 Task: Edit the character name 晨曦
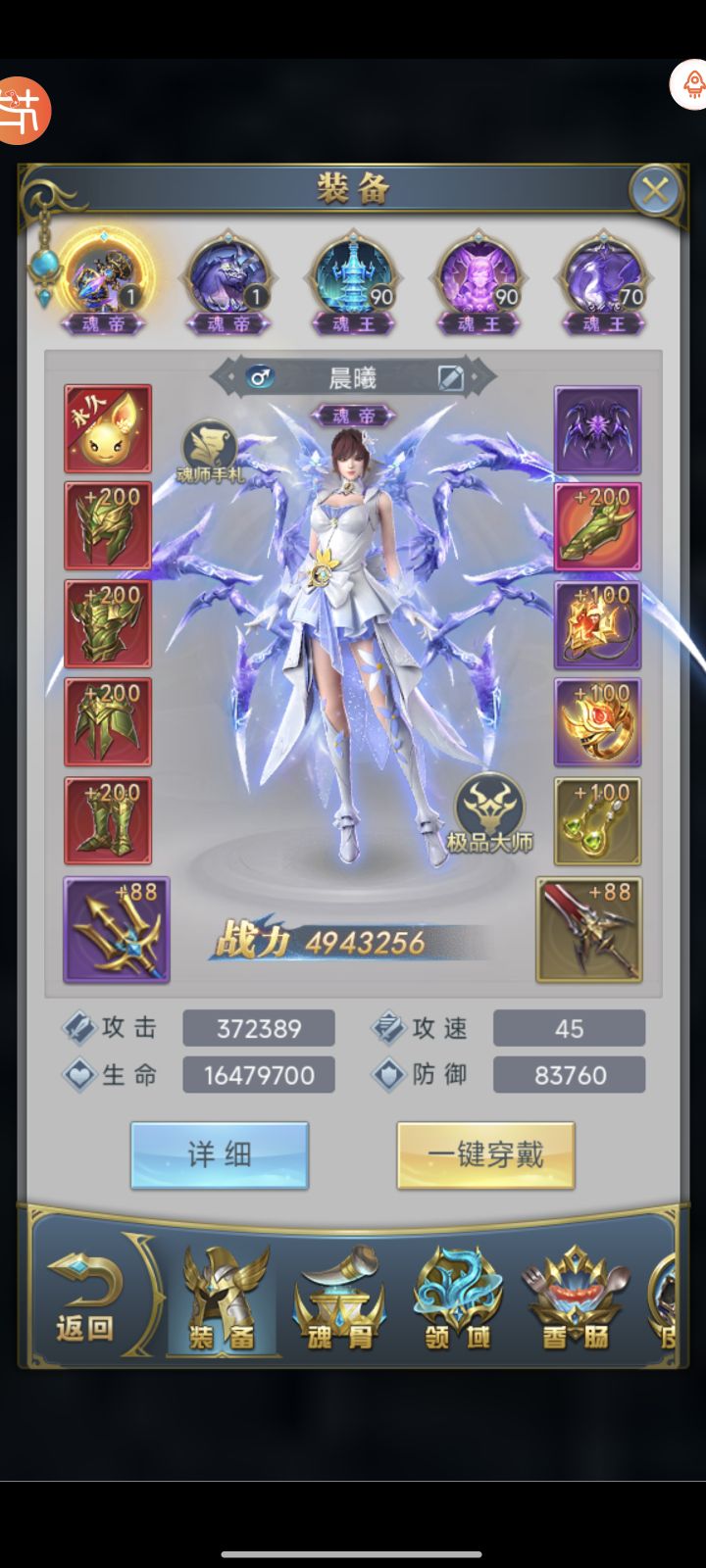pos(450,377)
